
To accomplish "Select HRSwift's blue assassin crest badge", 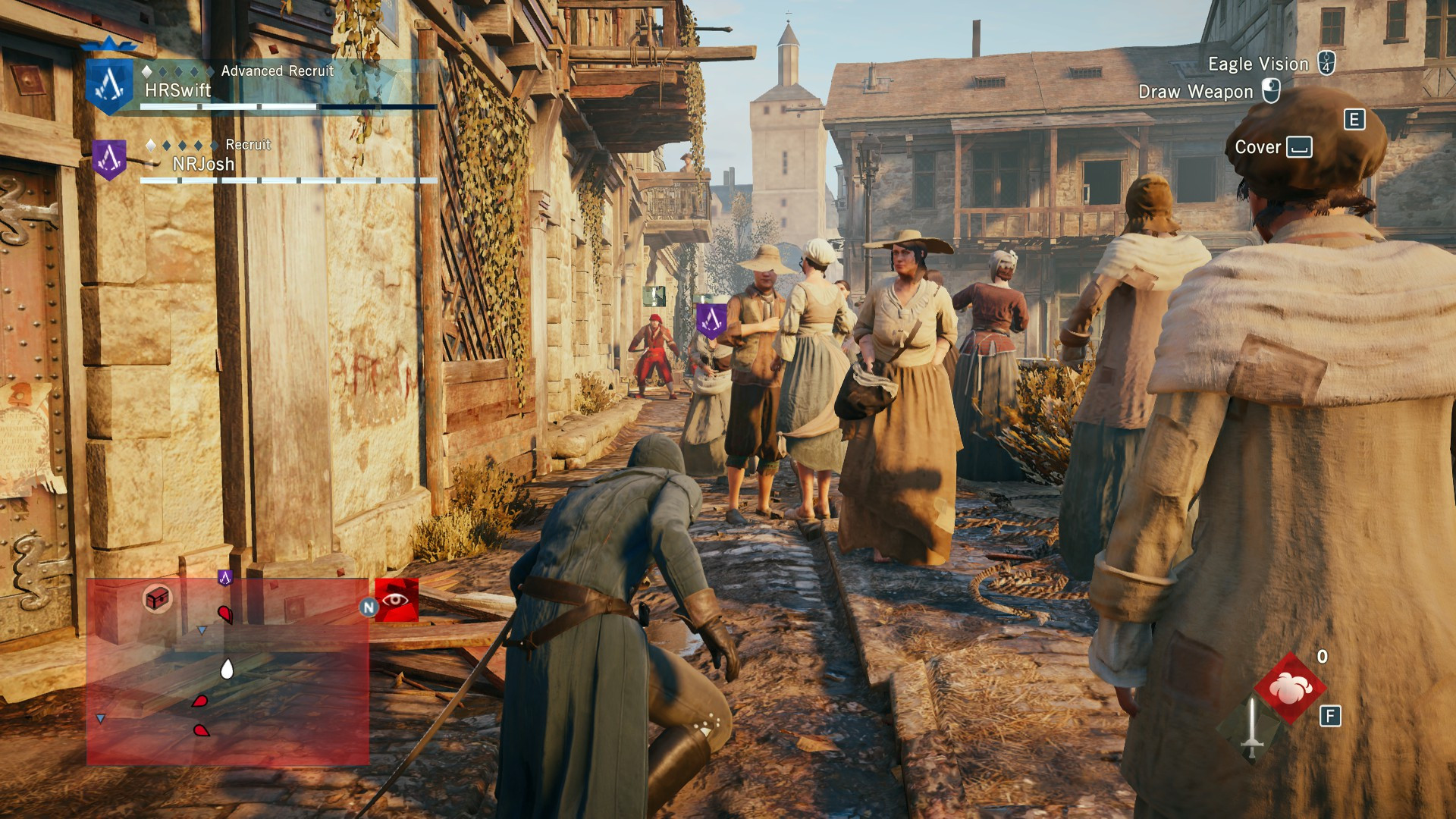I will tap(109, 85).
